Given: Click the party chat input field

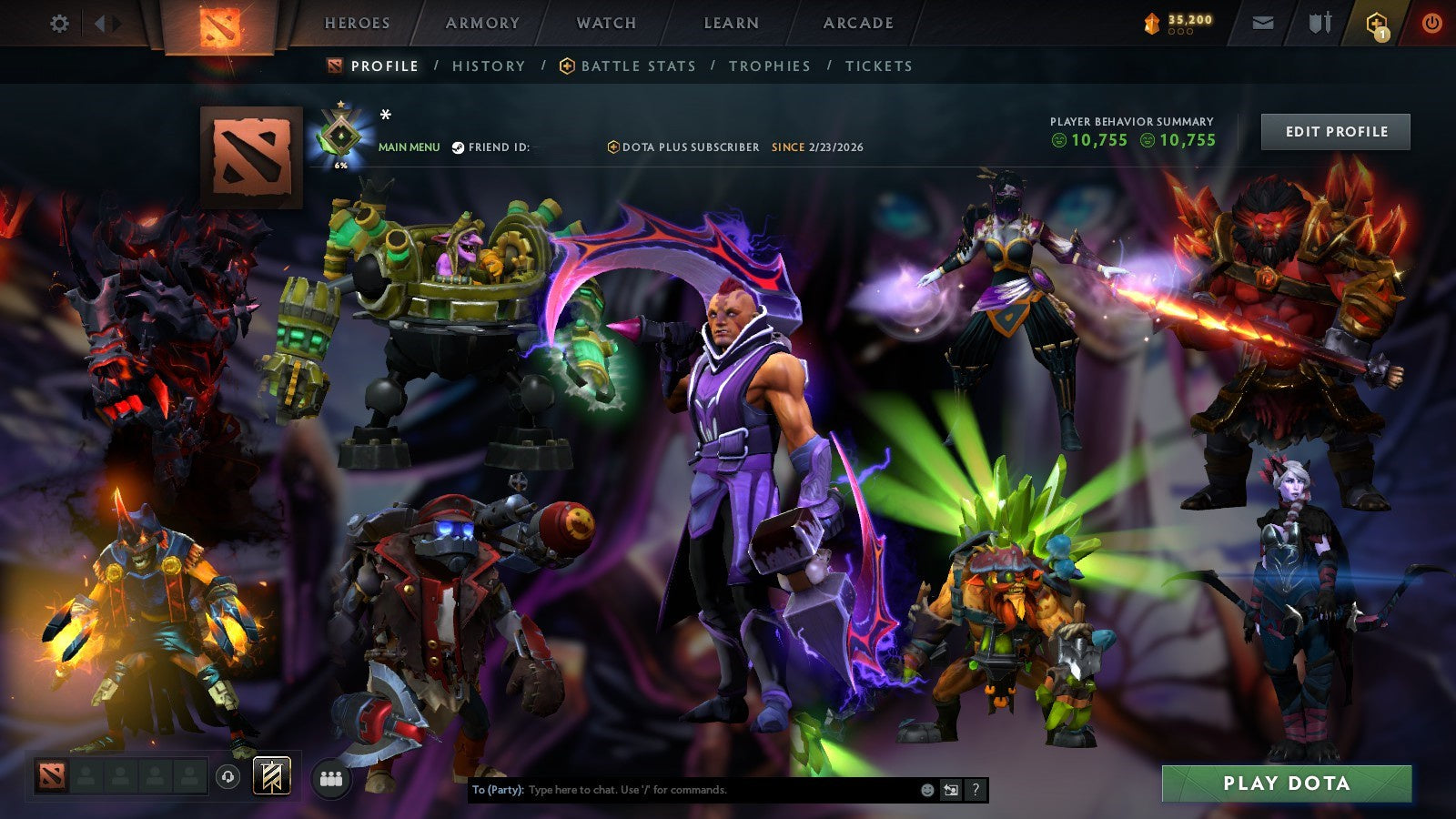Looking at the screenshot, I should tap(682, 790).
